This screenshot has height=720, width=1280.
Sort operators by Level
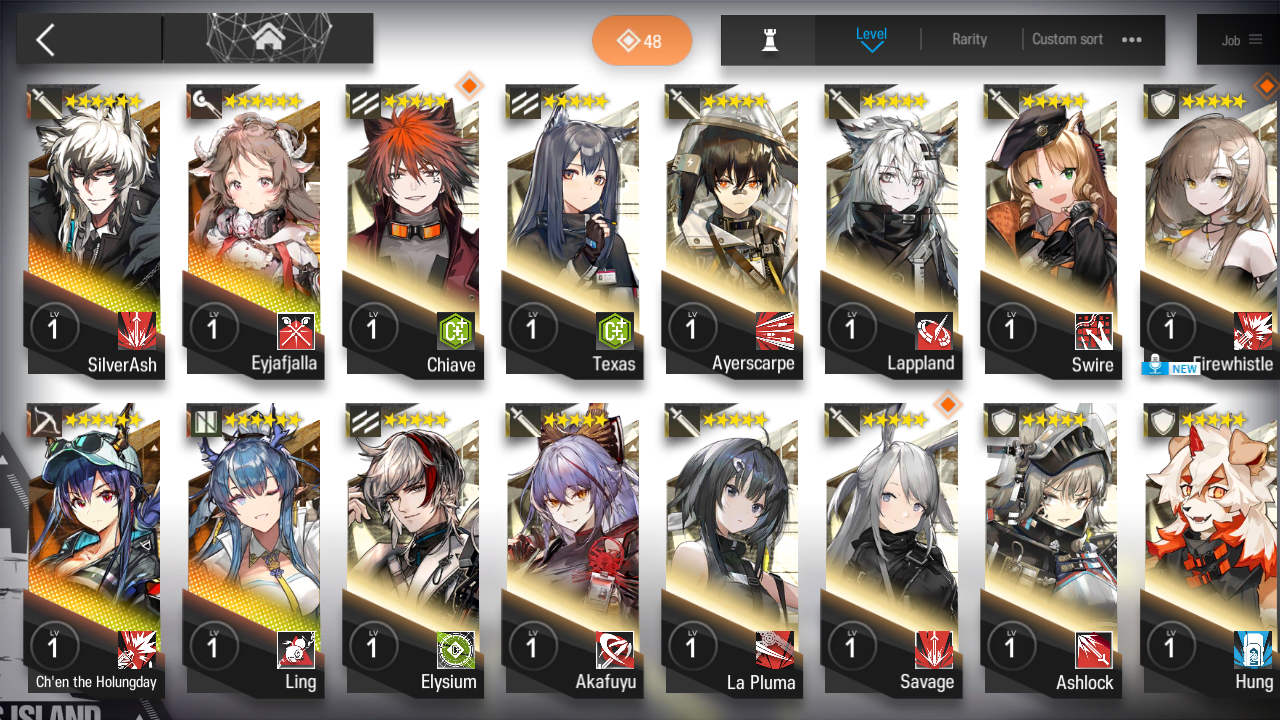coord(871,39)
